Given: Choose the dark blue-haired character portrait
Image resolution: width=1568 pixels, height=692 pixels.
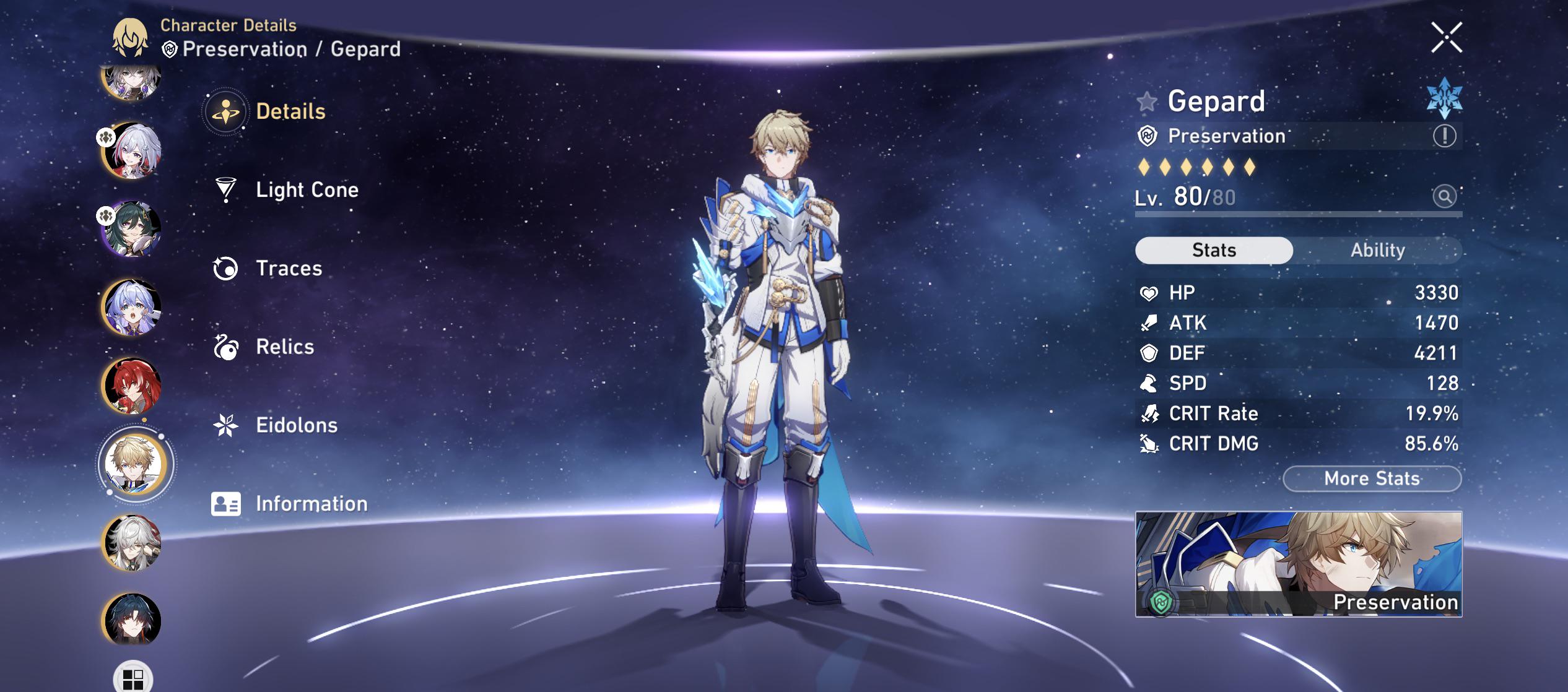Looking at the screenshot, I should point(131,620).
